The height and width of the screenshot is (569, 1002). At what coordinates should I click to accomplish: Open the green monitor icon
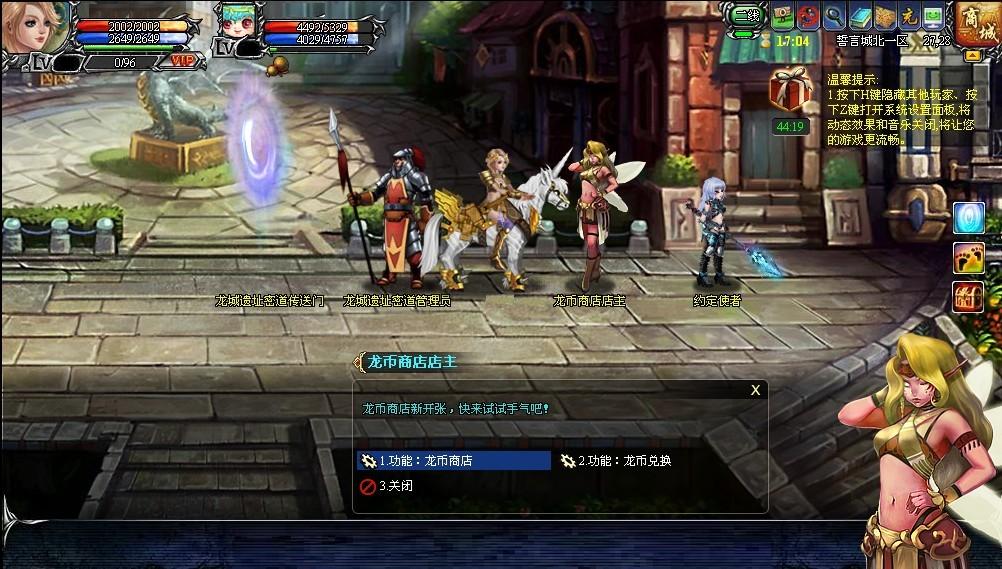pos(933,17)
